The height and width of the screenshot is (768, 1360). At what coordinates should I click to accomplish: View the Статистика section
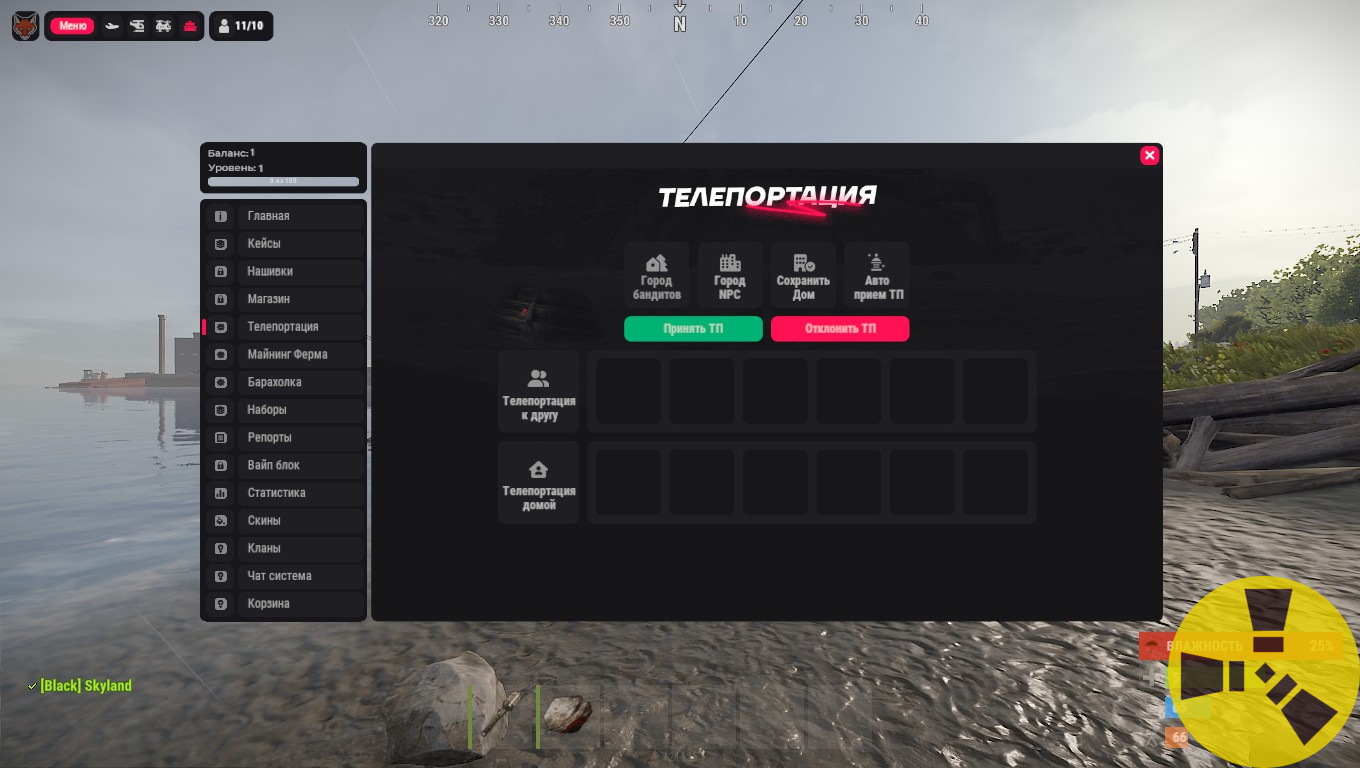pyautogui.click(x=284, y=493)
